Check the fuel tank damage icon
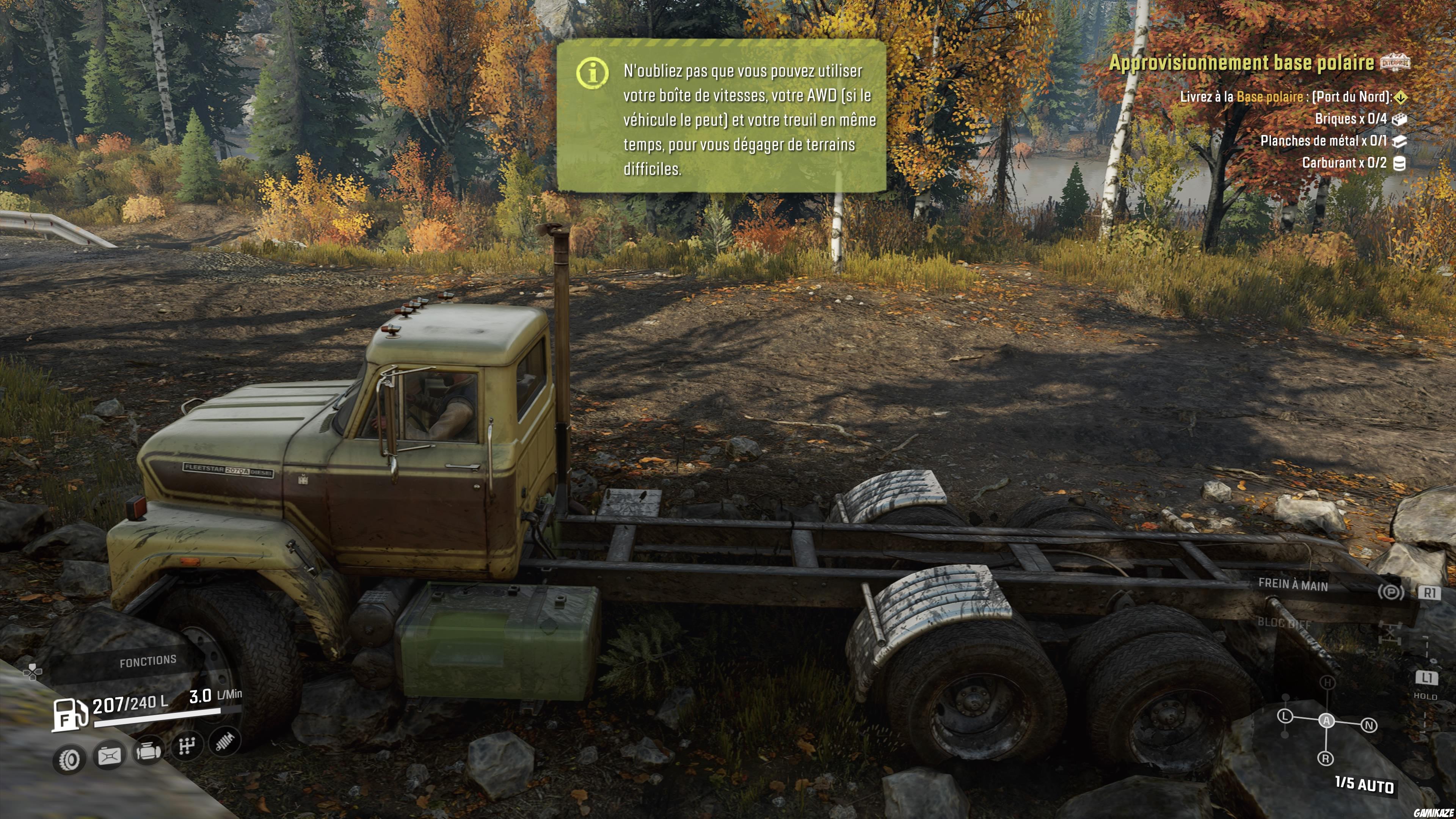This screenshot has width=1456, height=819. (x=109, y=756)
